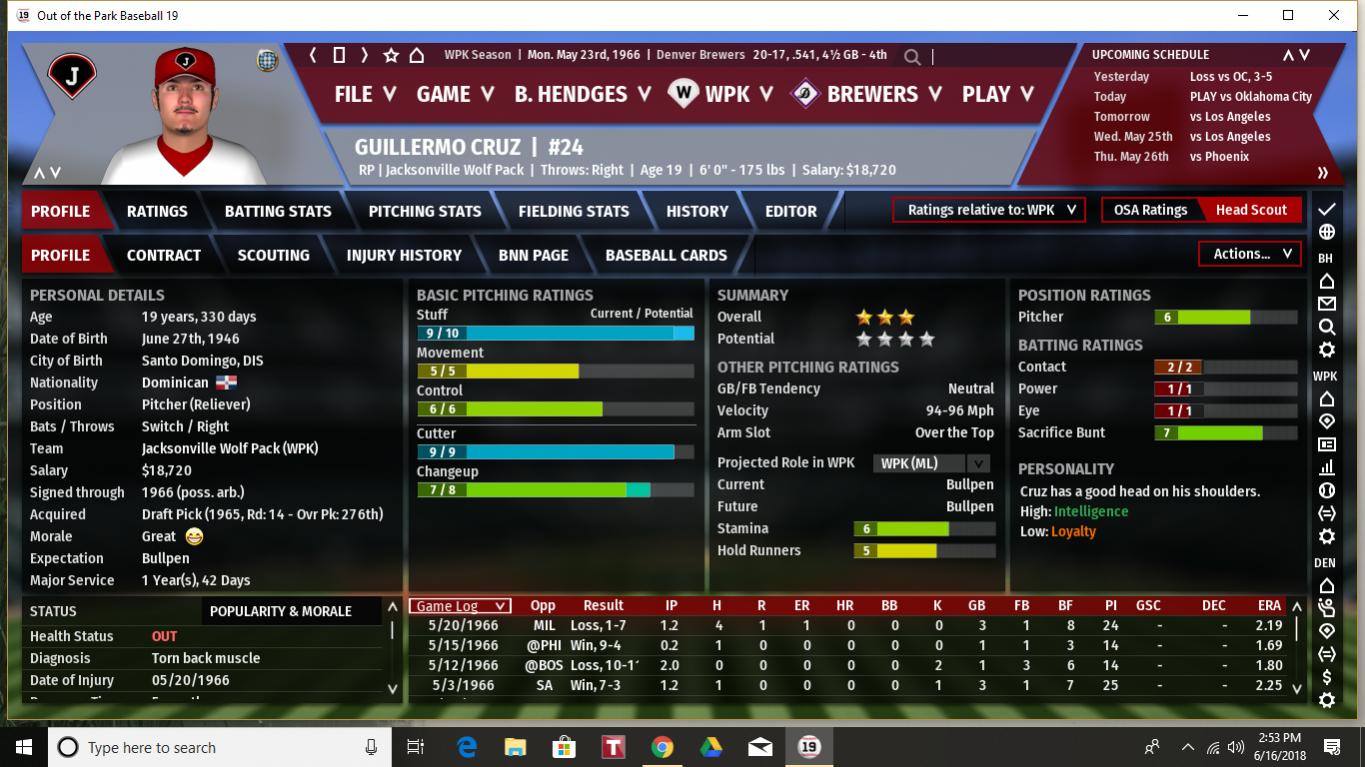Switch ratings to Head Scout

click(x=1251, y=210)
